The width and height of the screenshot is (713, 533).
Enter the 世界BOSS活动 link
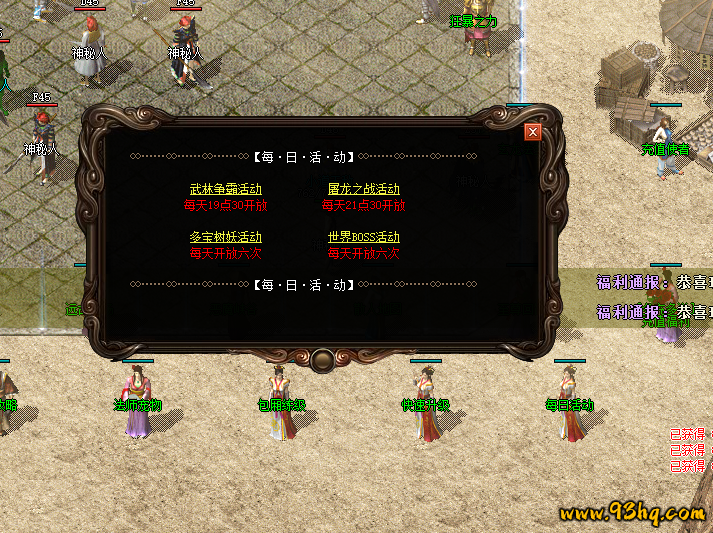click(x=363, y=238)
